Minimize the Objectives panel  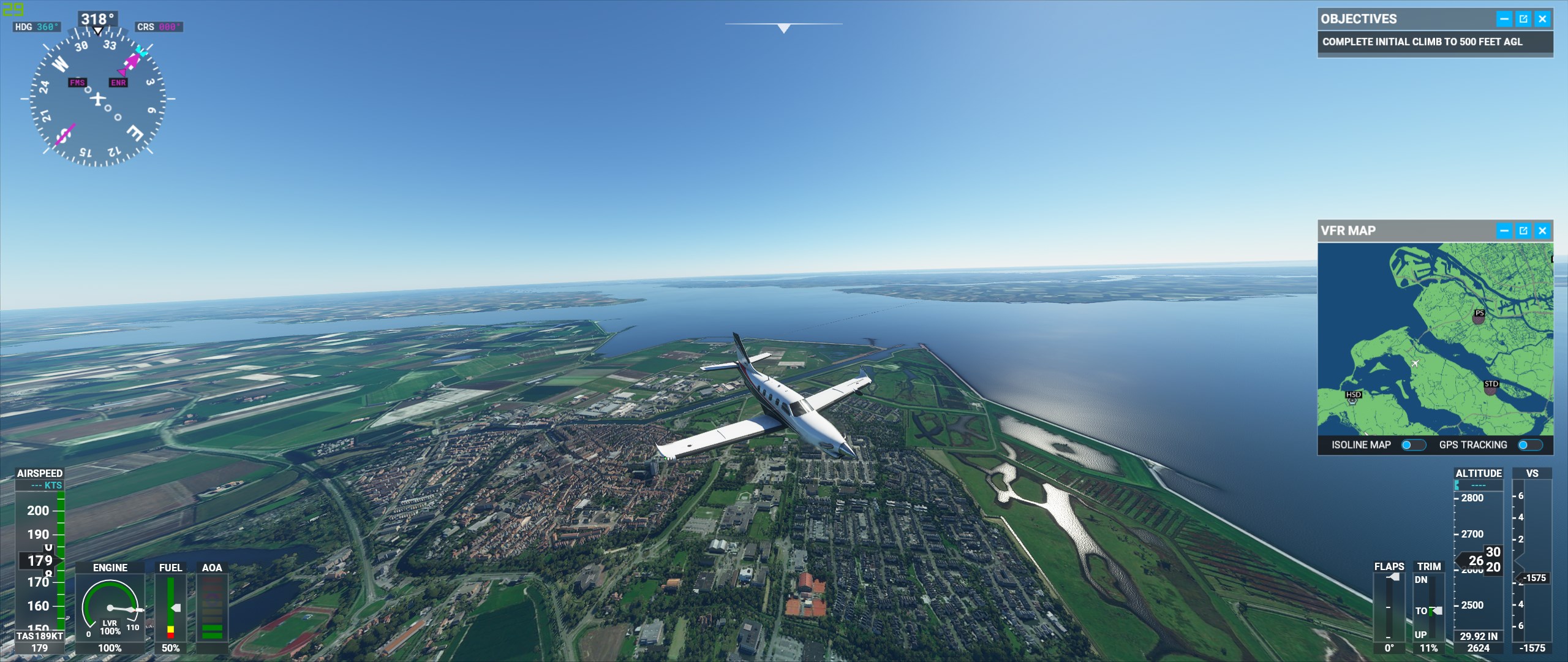pos(1504,19)
